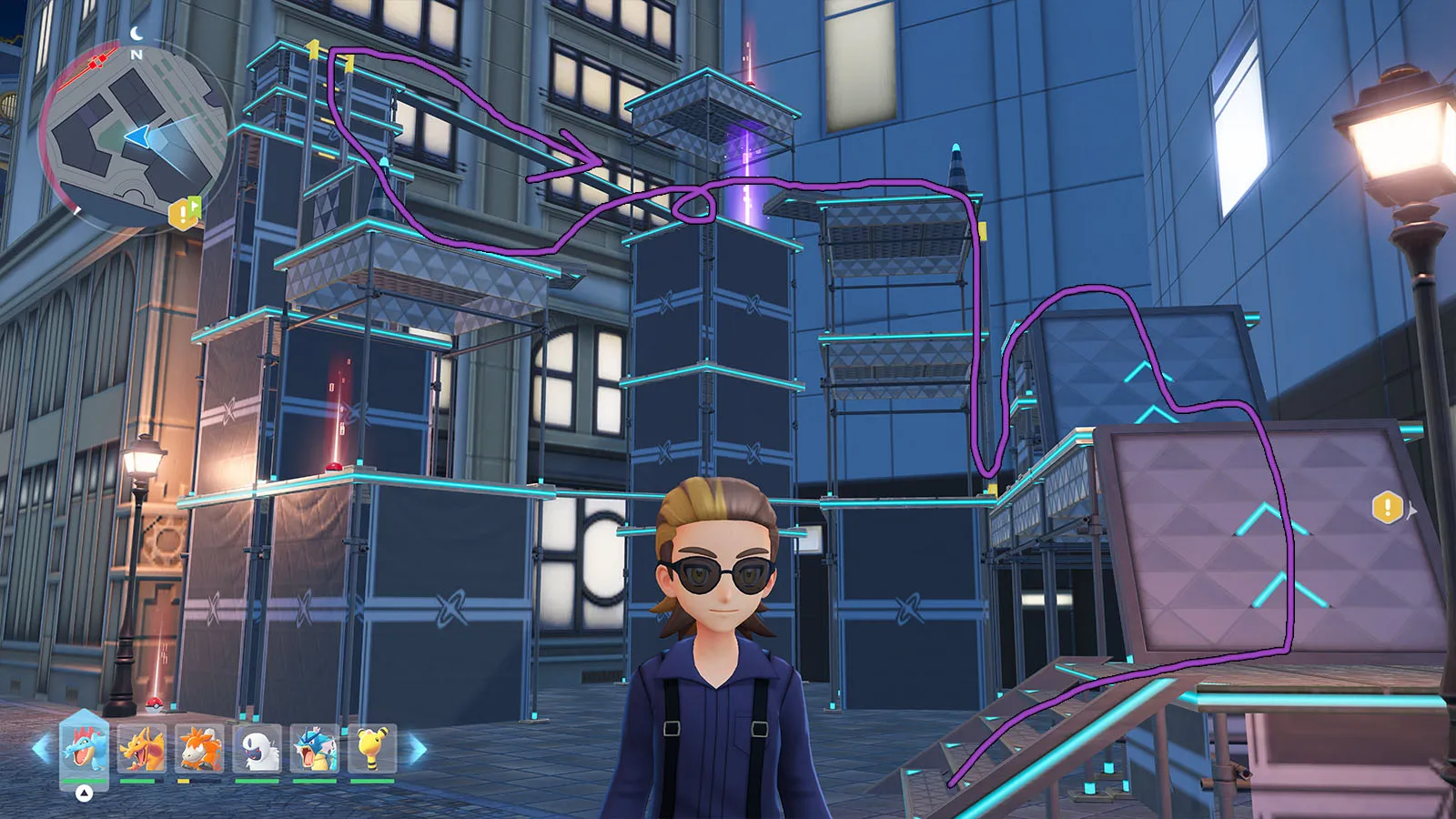Select the yellow quest marker on the minimap
This screenshot has height=819, width=1456.
click(184, 214)
